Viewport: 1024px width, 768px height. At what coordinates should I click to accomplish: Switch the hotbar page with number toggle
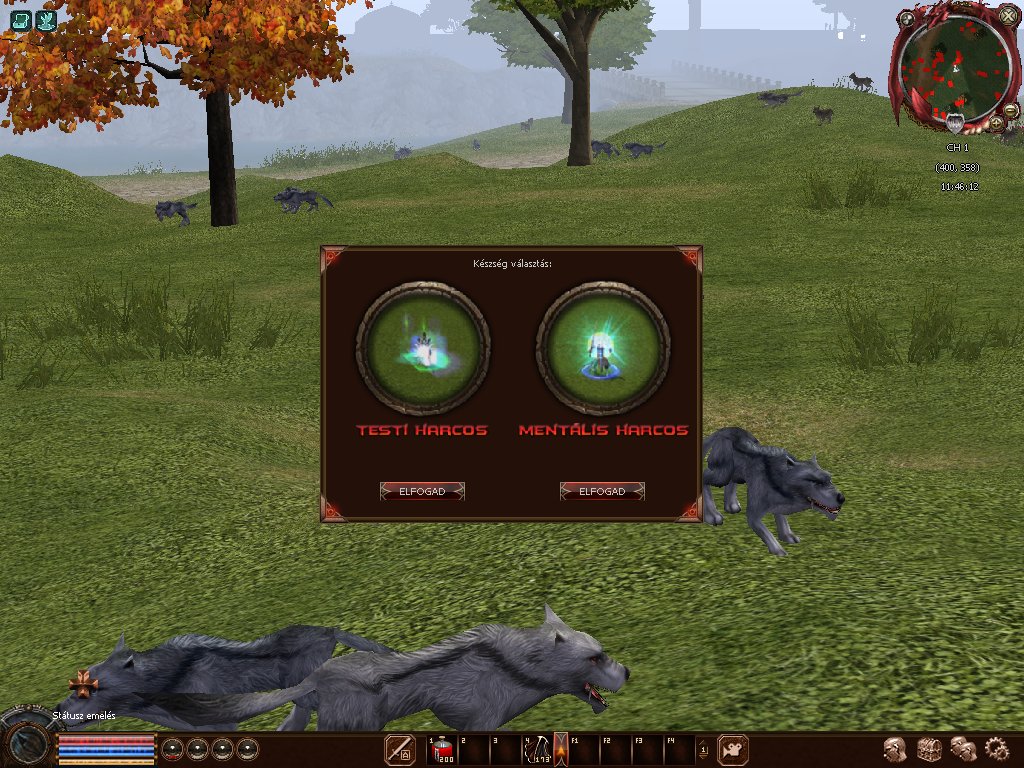(703, 749)
